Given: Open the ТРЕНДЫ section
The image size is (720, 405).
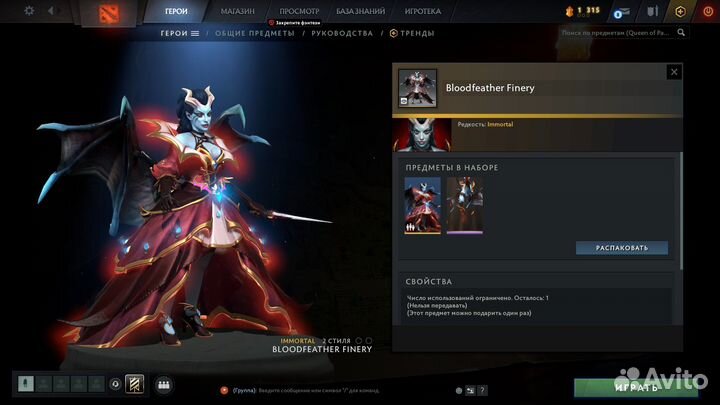Looking at the screenshot, I should [x=416, y=33].
